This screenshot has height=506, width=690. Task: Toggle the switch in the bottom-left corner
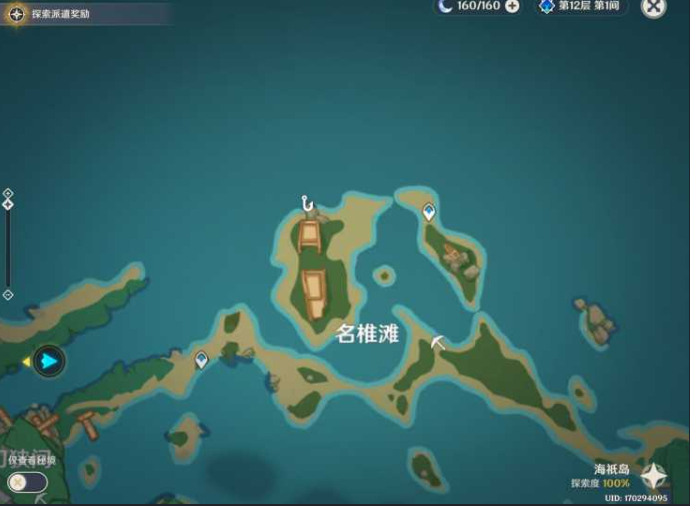(x=27, y=482)
